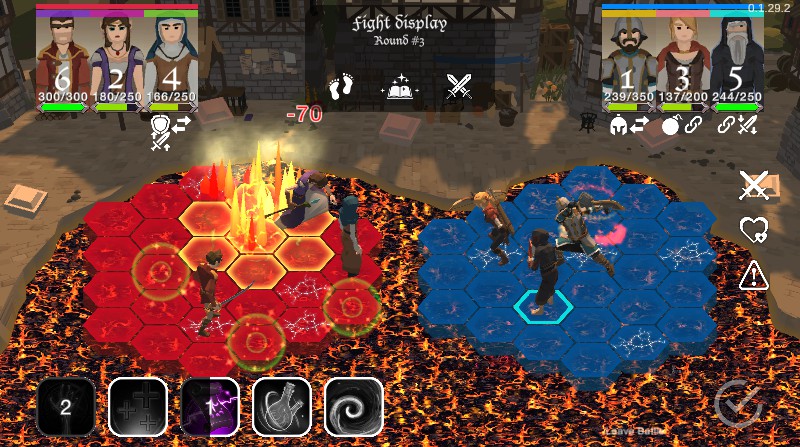The width and height of the screenshot is (800, 447).
Task: Select the cyan-outlined hex tile
Action: click(543, 306)
